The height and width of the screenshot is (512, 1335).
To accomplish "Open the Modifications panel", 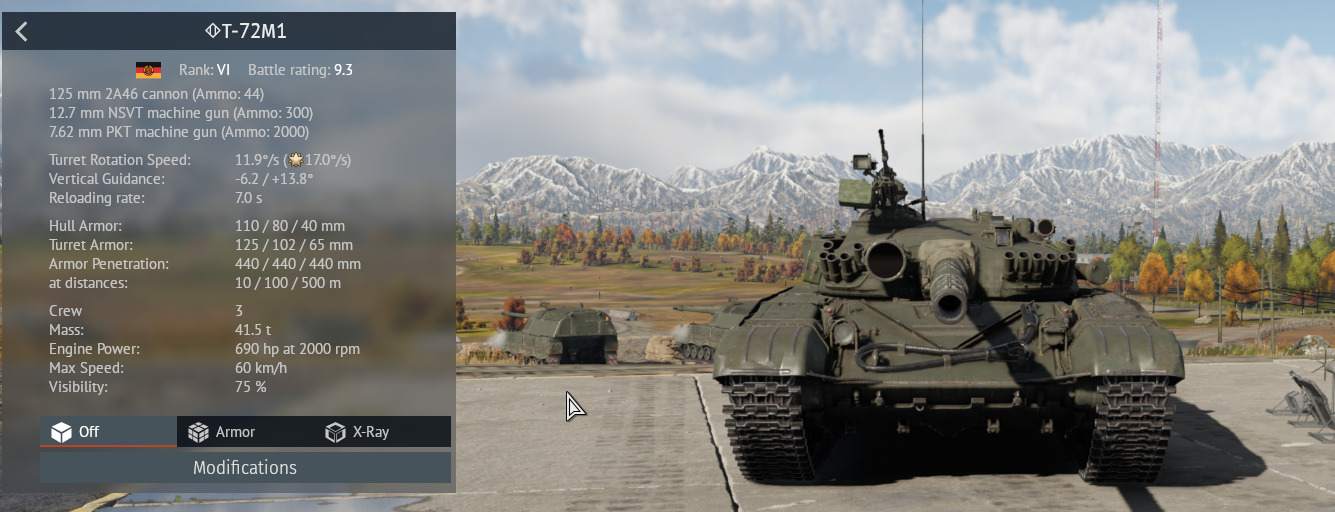I will (x=245, y=468).
